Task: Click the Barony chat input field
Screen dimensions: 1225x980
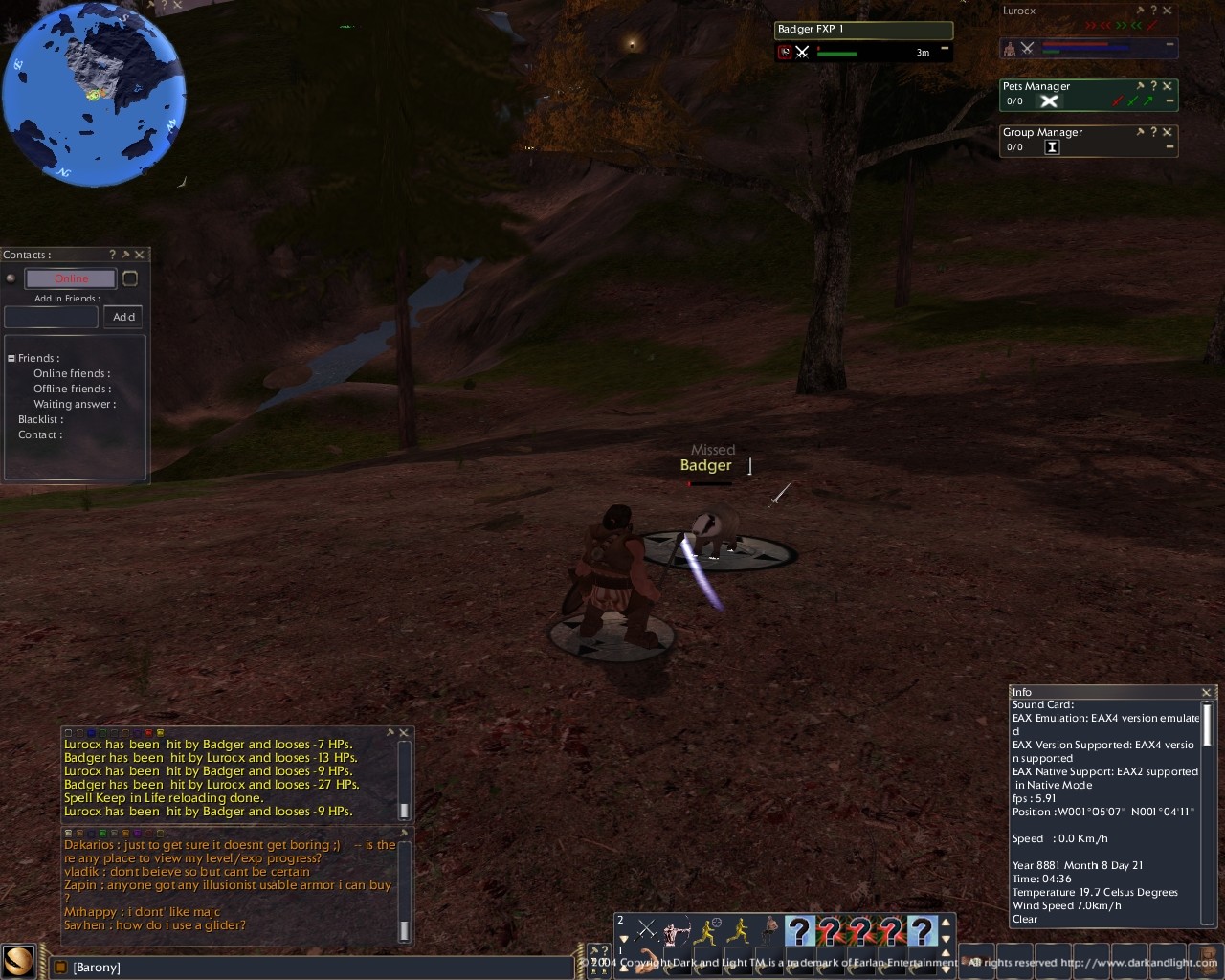Action: 316,968
